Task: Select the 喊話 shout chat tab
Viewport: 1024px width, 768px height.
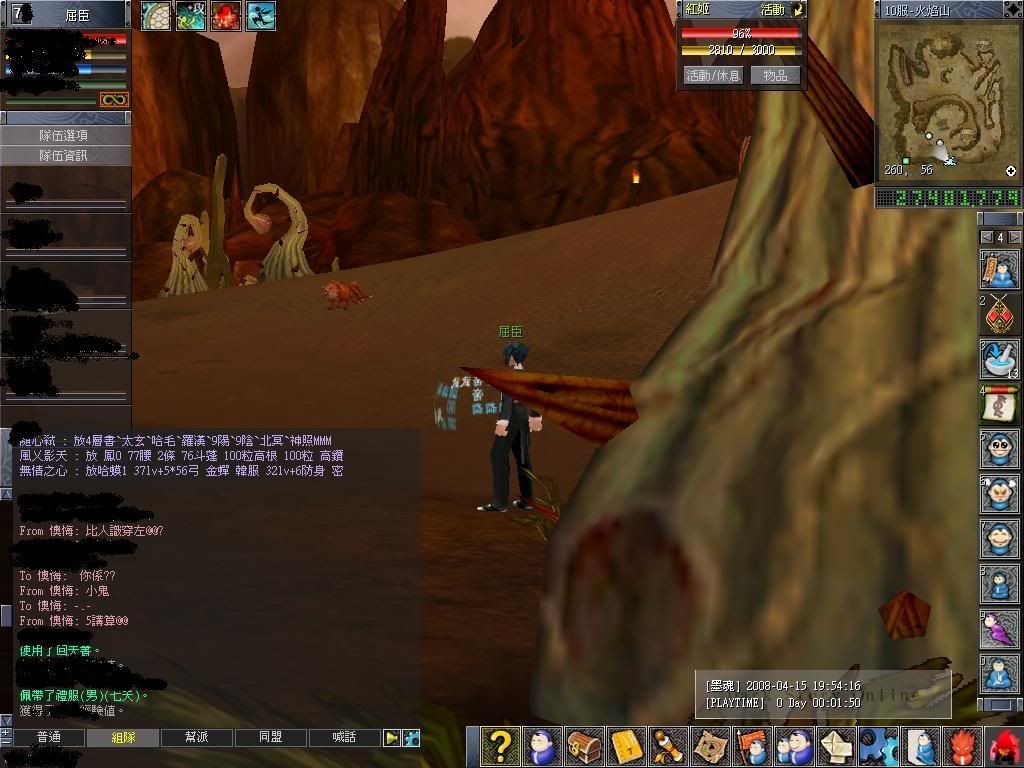Action: tap(344, 738)
